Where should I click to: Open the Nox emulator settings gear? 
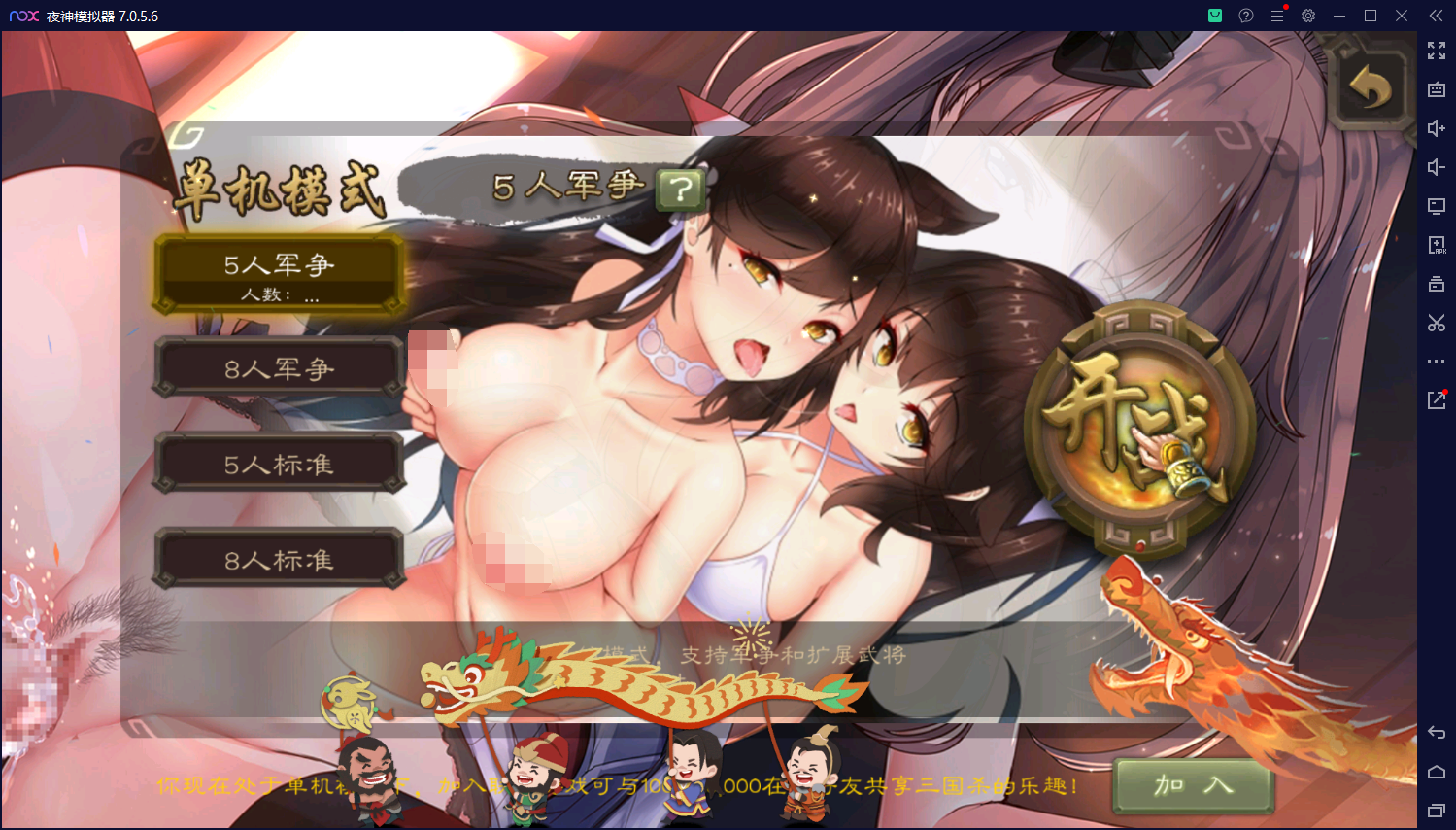click(1308, 16)
